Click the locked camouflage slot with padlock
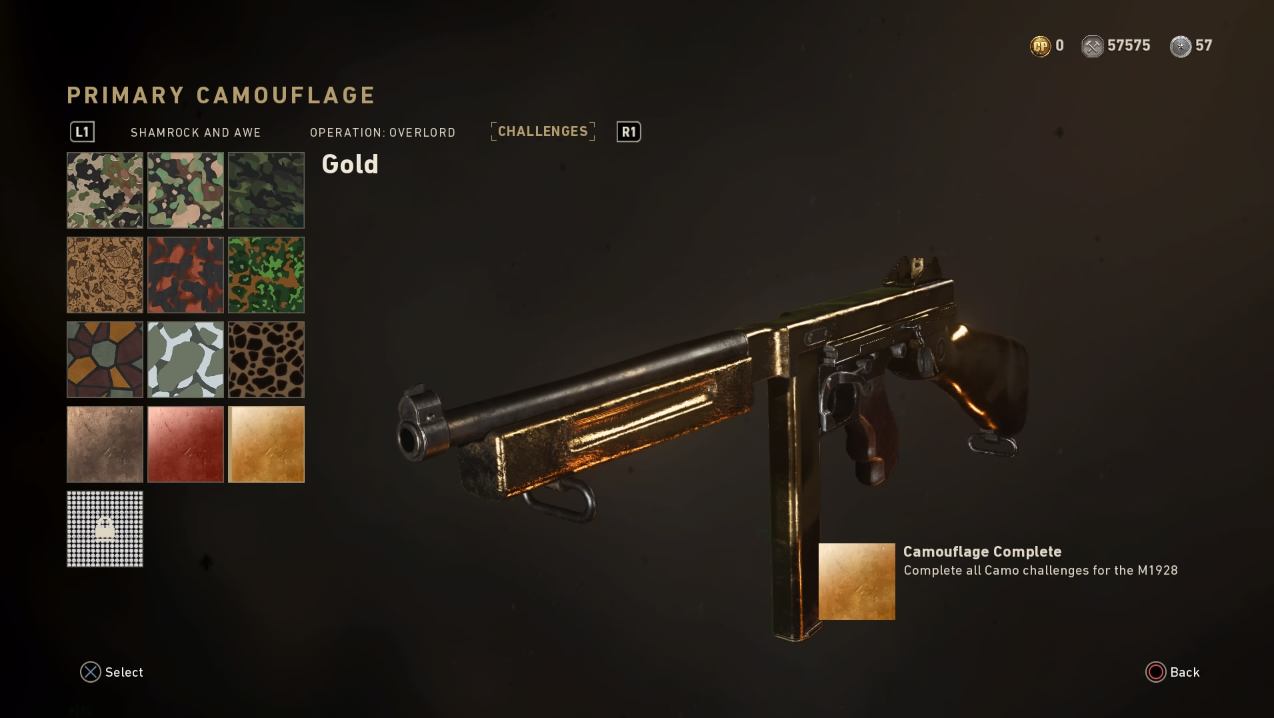 click(105, 528)
